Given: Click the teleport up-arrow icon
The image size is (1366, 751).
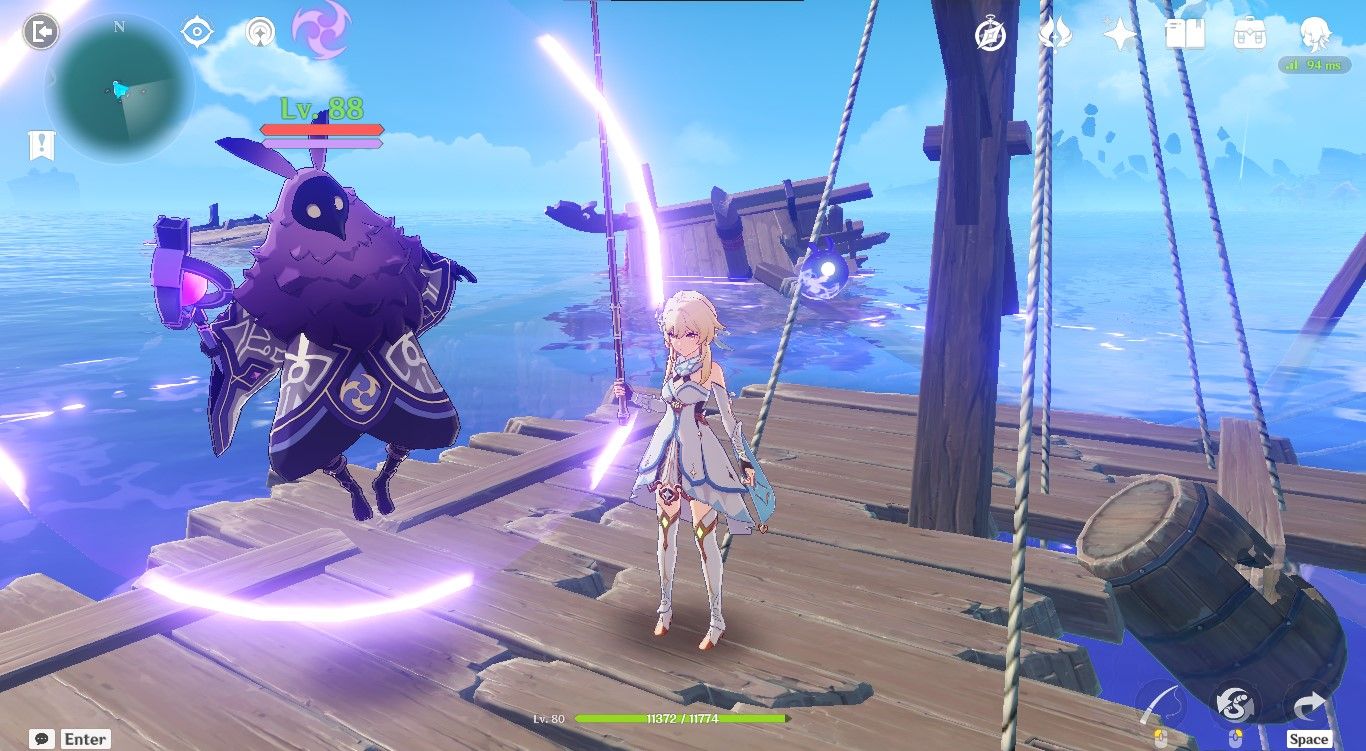Looking at the screenshot, I should coord(258,33).
